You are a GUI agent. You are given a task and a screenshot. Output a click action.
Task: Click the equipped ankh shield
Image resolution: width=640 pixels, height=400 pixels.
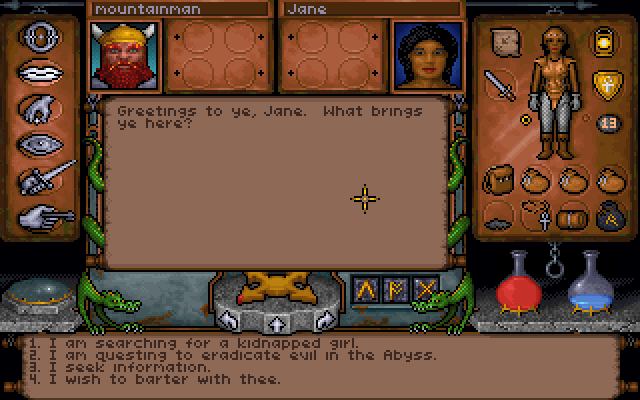(x=605, y=83)
